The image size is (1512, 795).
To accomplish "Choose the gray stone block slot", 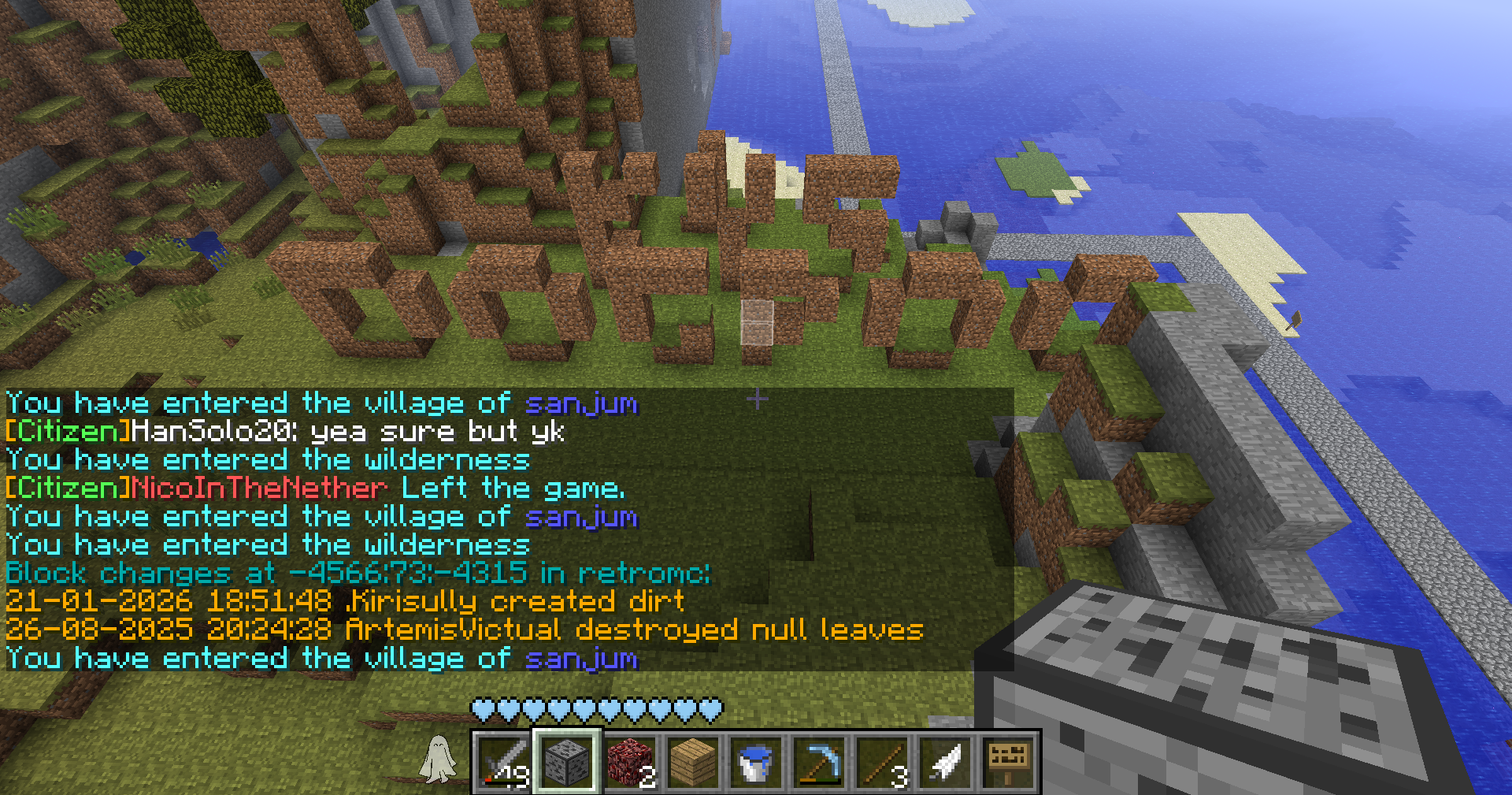I will pos(567,762).
